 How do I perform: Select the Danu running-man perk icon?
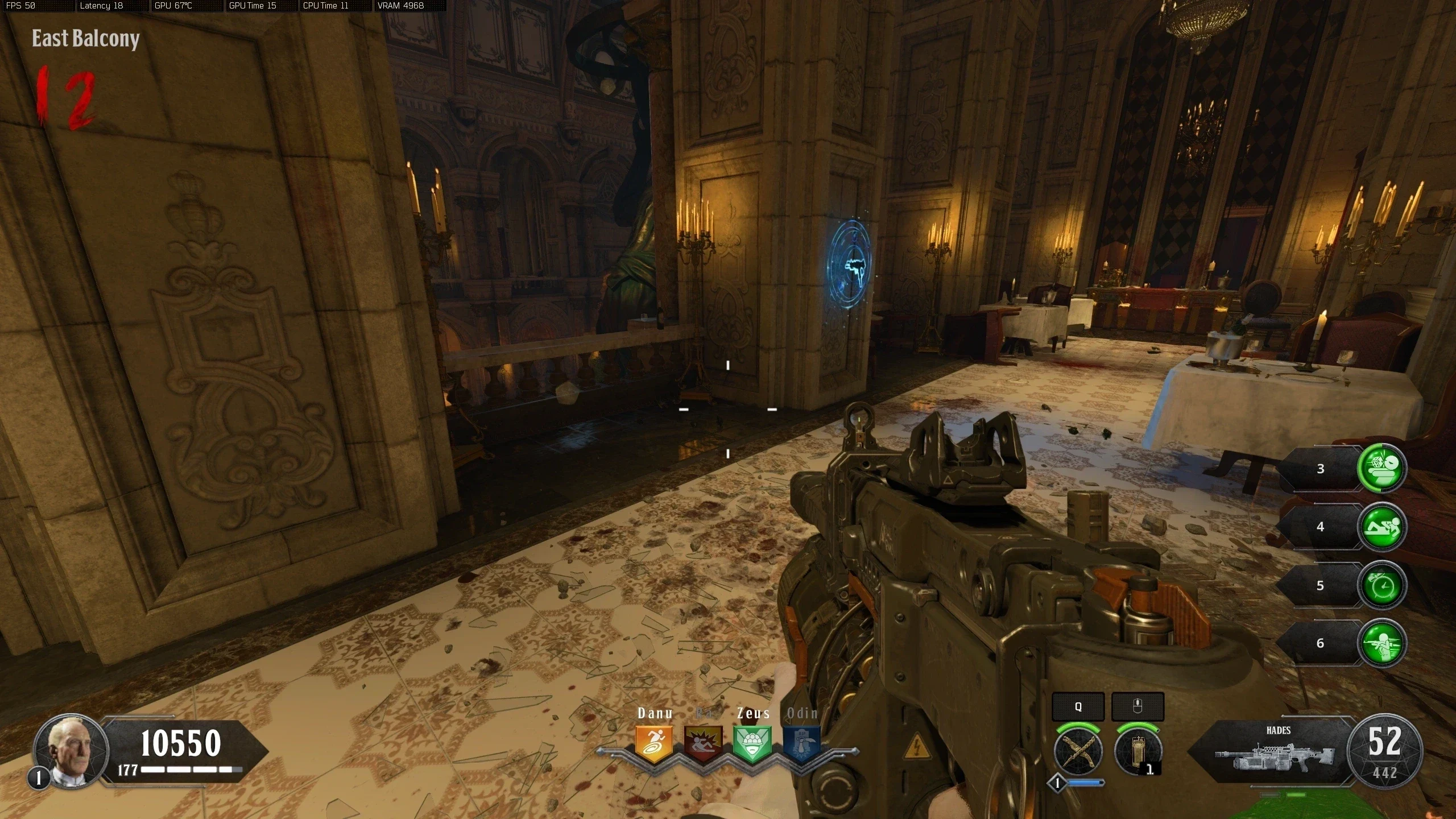point(655,743)
